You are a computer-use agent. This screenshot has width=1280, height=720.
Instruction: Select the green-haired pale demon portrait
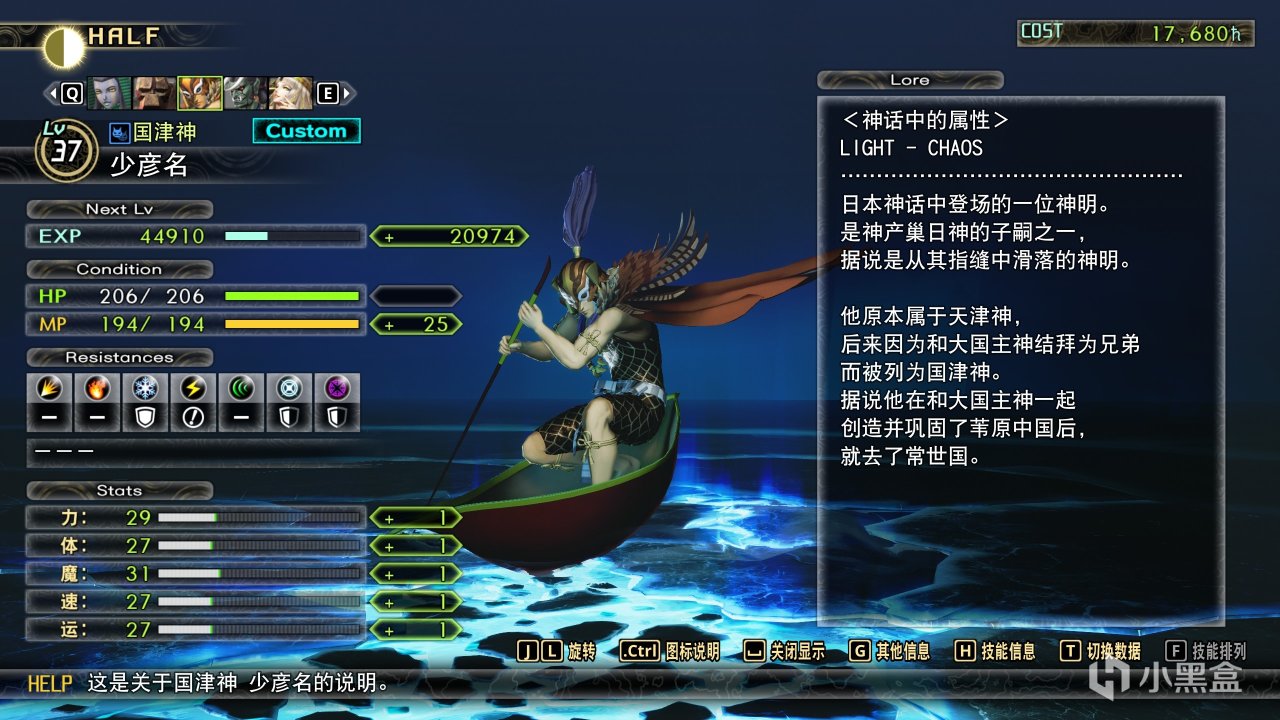109,93
